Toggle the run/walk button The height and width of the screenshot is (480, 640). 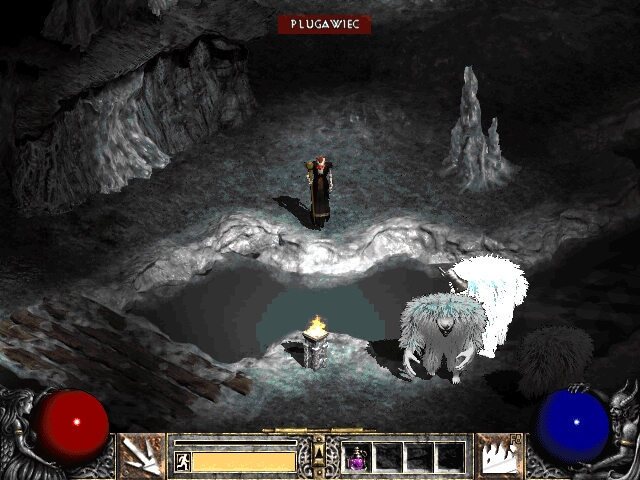click(182, 461)
